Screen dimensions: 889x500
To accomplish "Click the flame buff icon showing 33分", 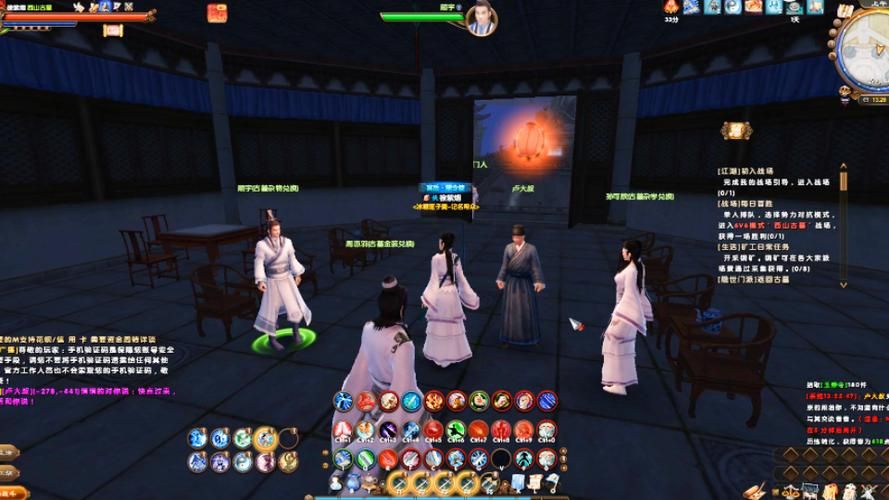I will pos(671,7).
